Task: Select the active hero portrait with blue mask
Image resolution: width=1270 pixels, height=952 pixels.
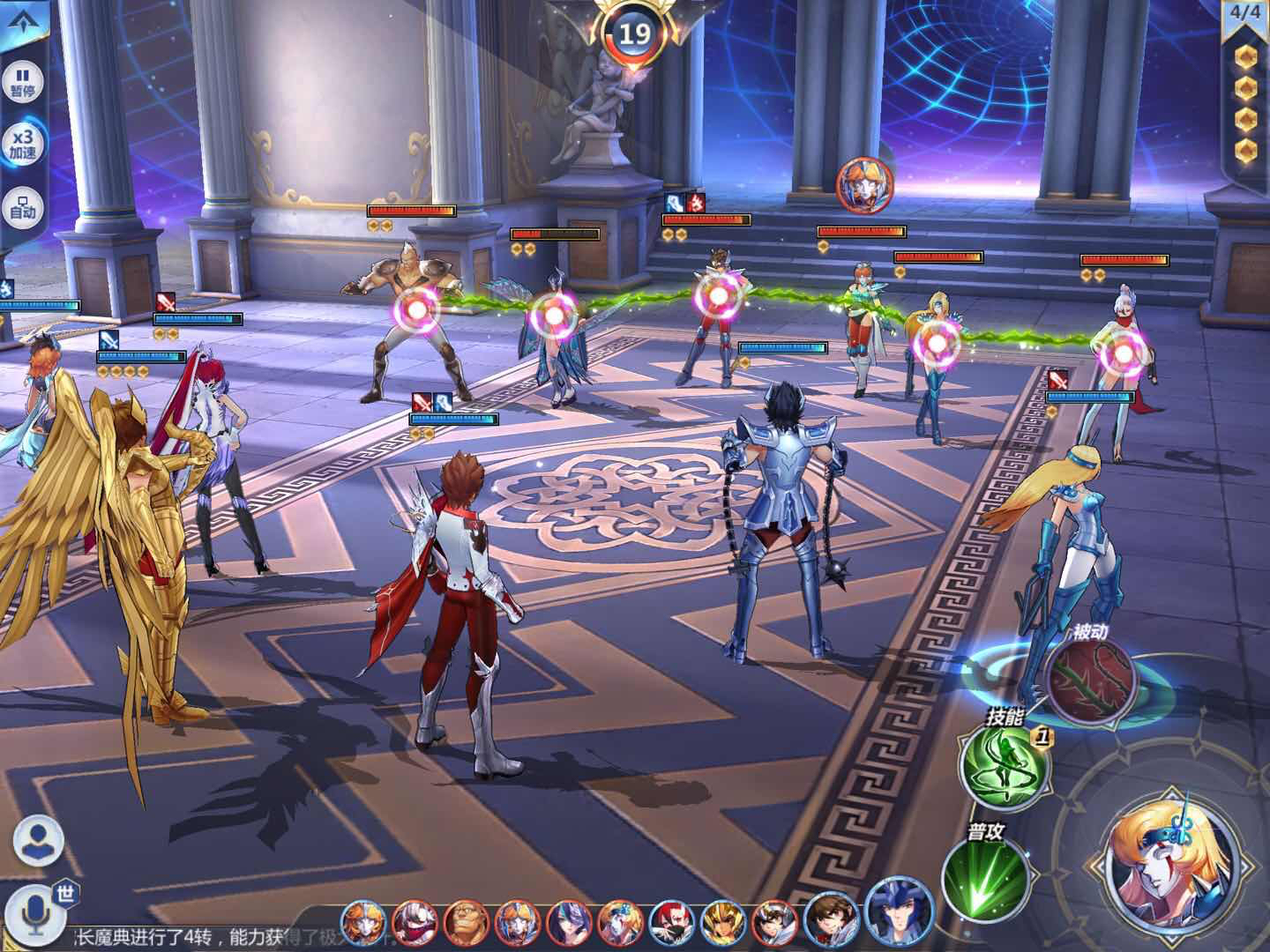Action: [1161, 852]
